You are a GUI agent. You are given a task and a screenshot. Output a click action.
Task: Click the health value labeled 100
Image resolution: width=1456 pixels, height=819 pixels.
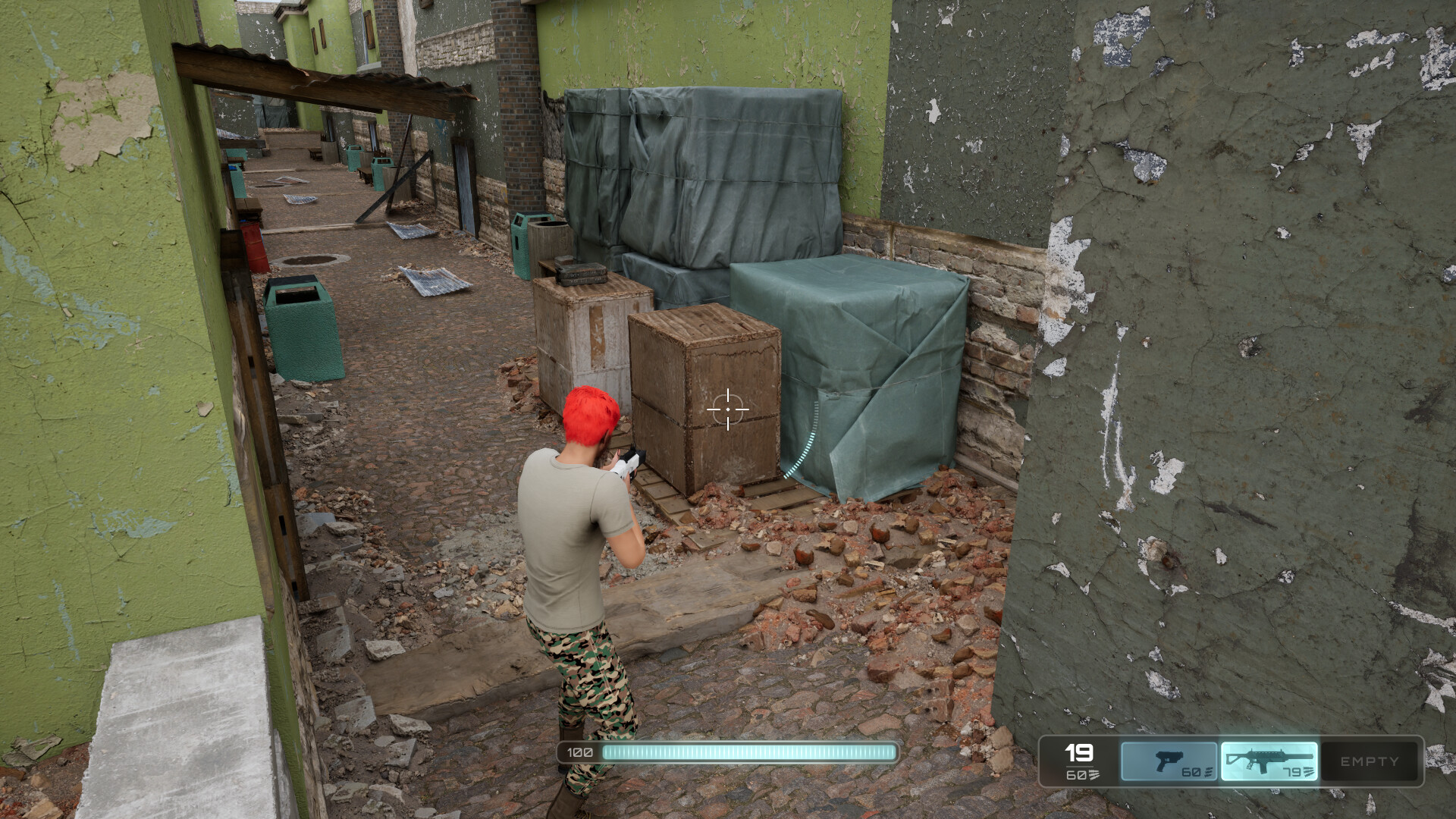pos(579,753)
